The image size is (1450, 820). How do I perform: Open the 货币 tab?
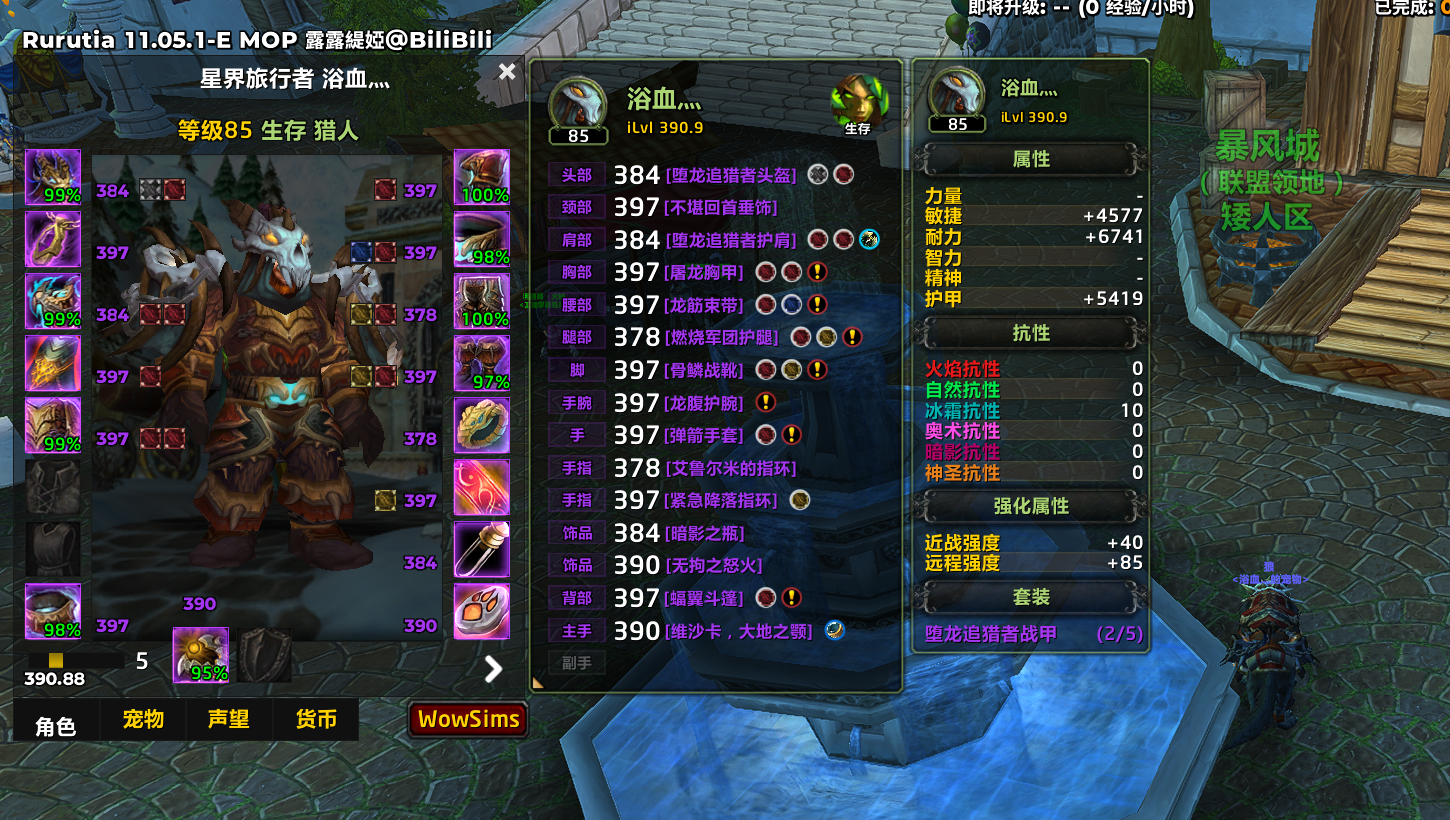(316, 720)
